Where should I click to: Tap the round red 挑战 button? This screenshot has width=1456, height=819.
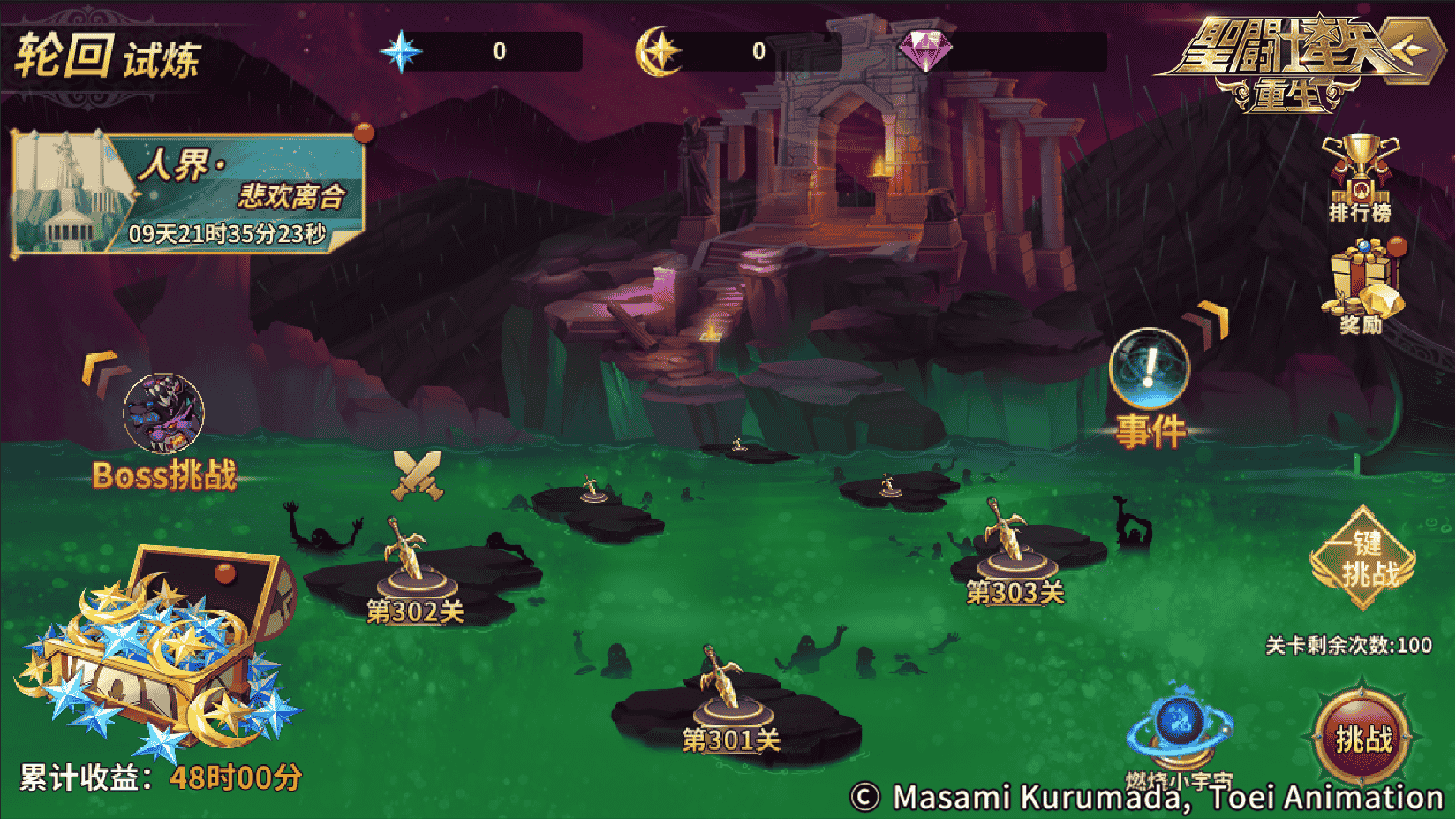point(1362,739)
